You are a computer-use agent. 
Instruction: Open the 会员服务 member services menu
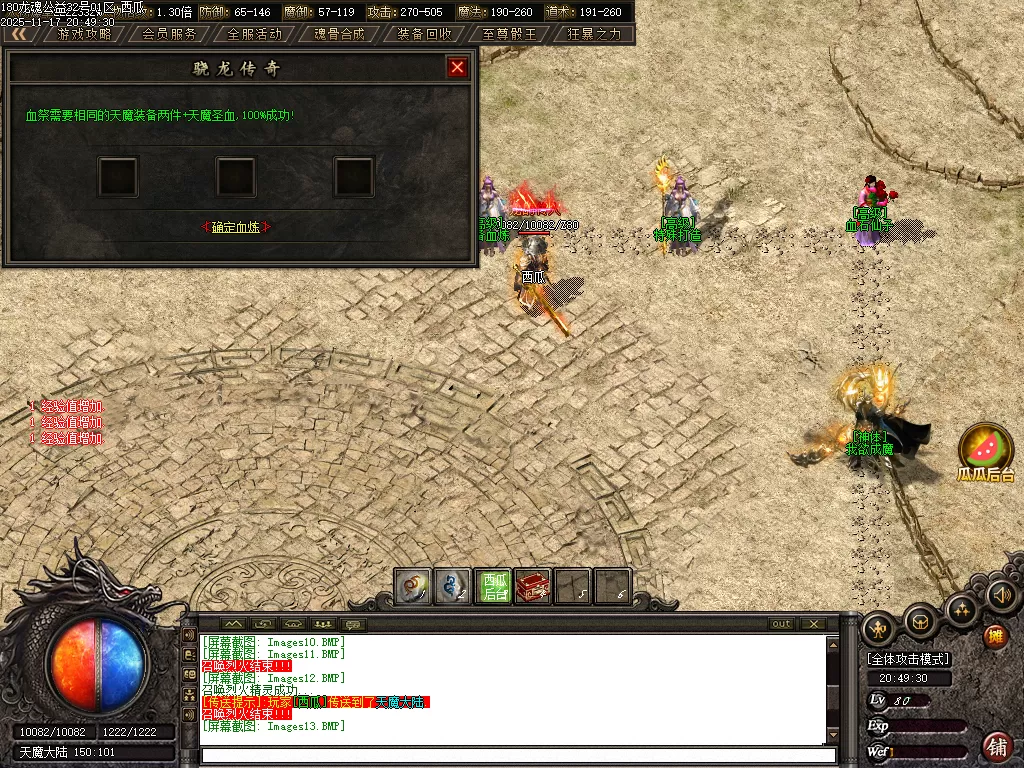point(169,33)
